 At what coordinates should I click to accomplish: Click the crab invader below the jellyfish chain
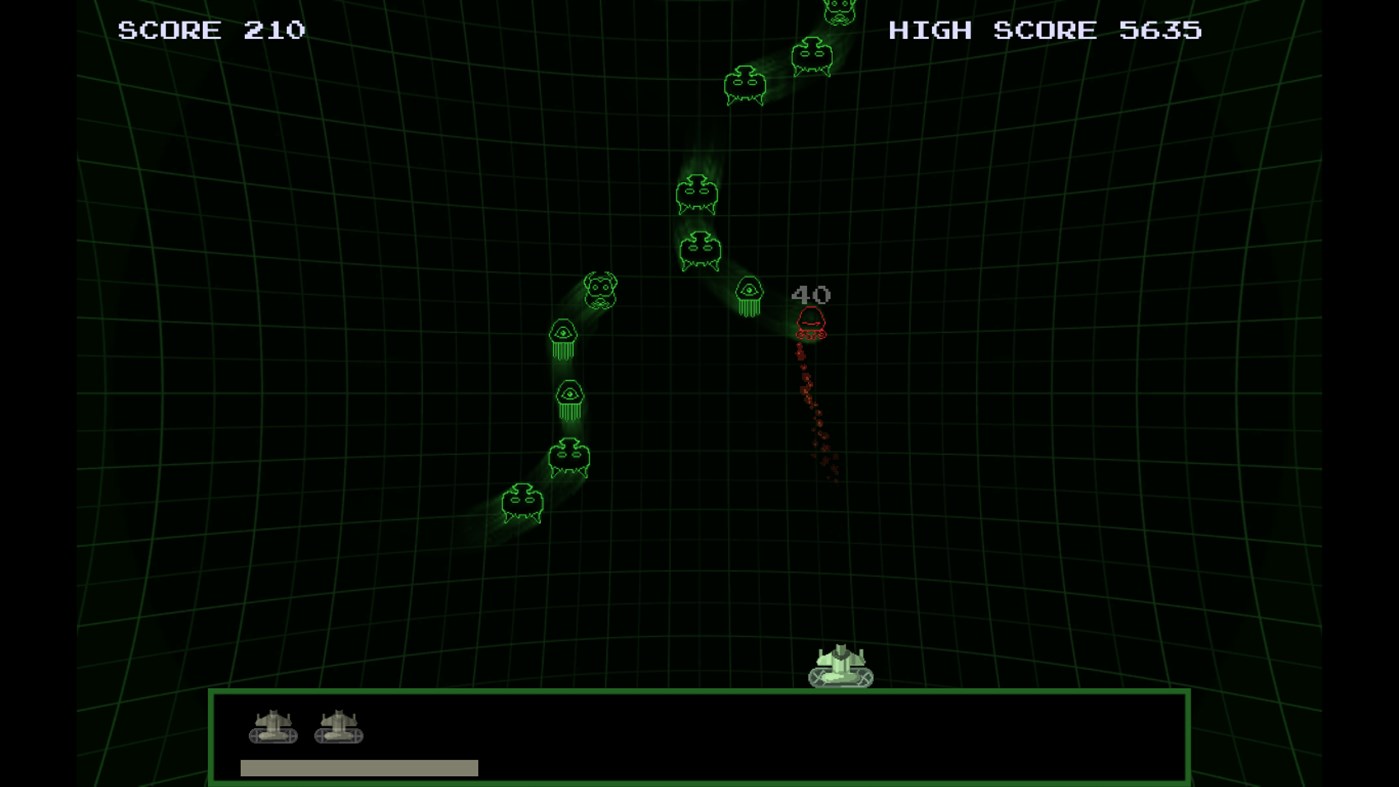pos(570,458)
